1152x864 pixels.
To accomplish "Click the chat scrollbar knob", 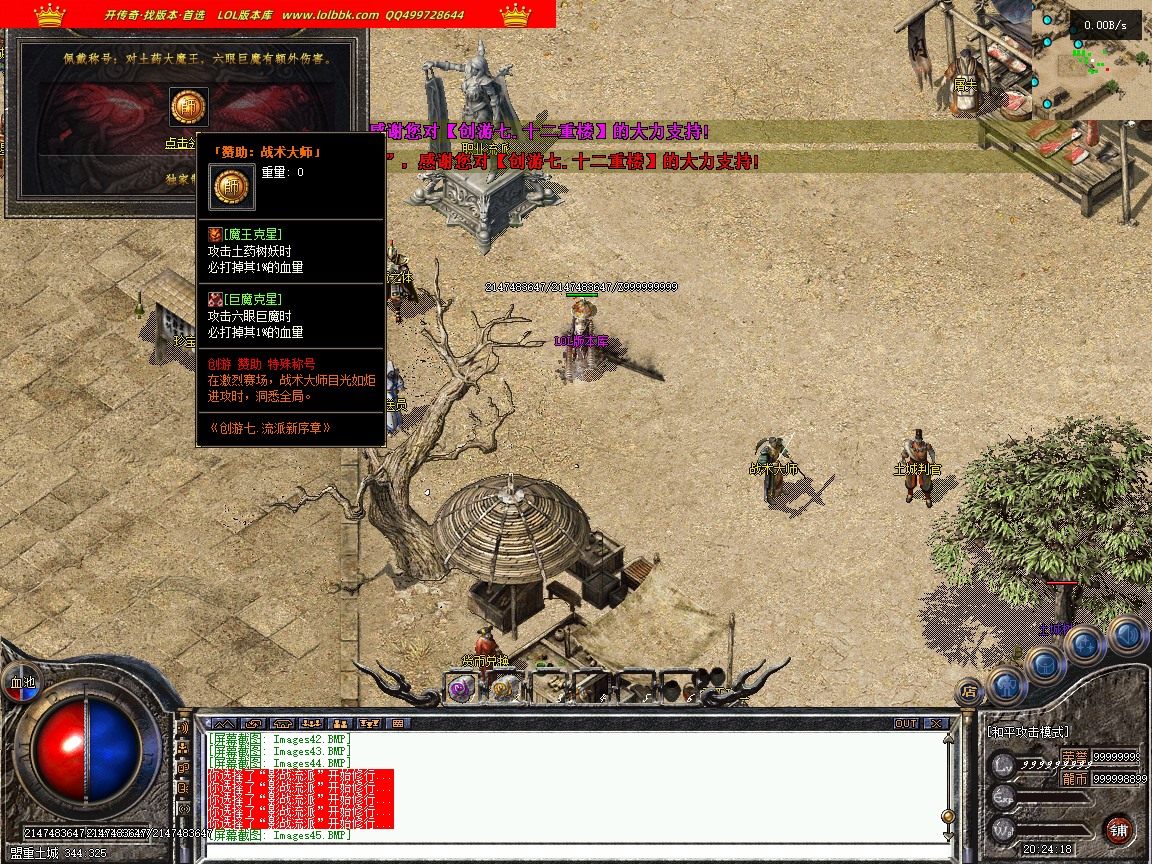I will pos(948,815).
